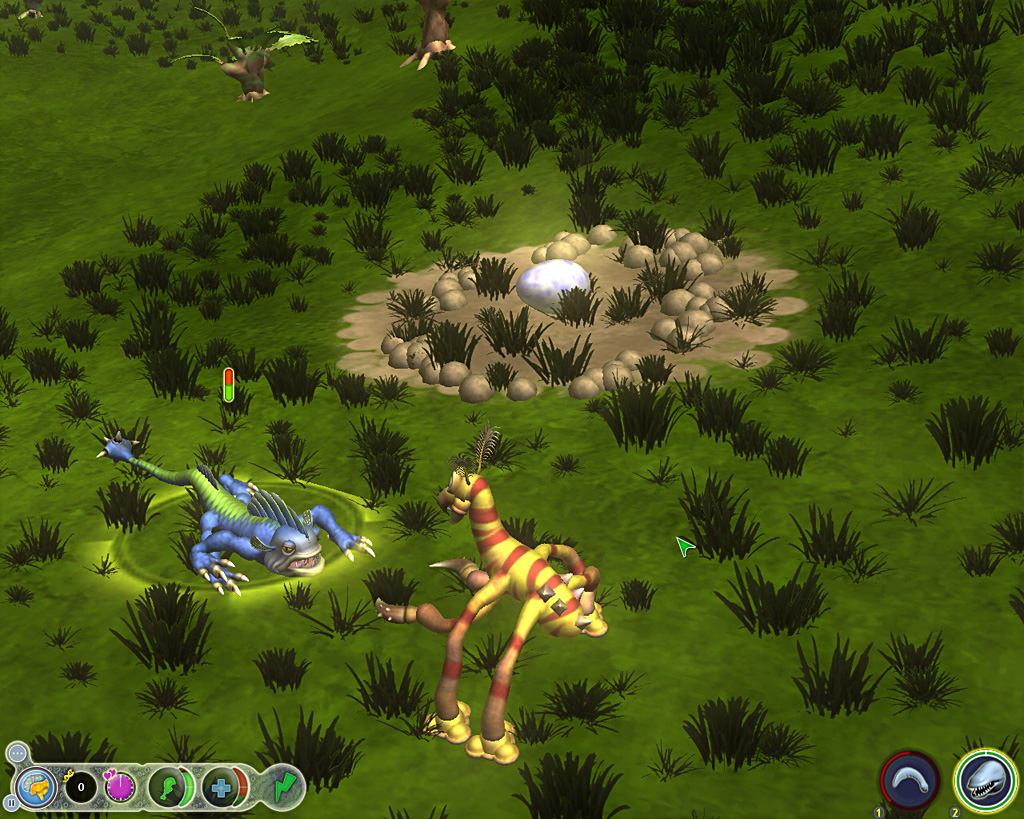
Task: Click the orange brain evolution icon
Action: (36, 787)
